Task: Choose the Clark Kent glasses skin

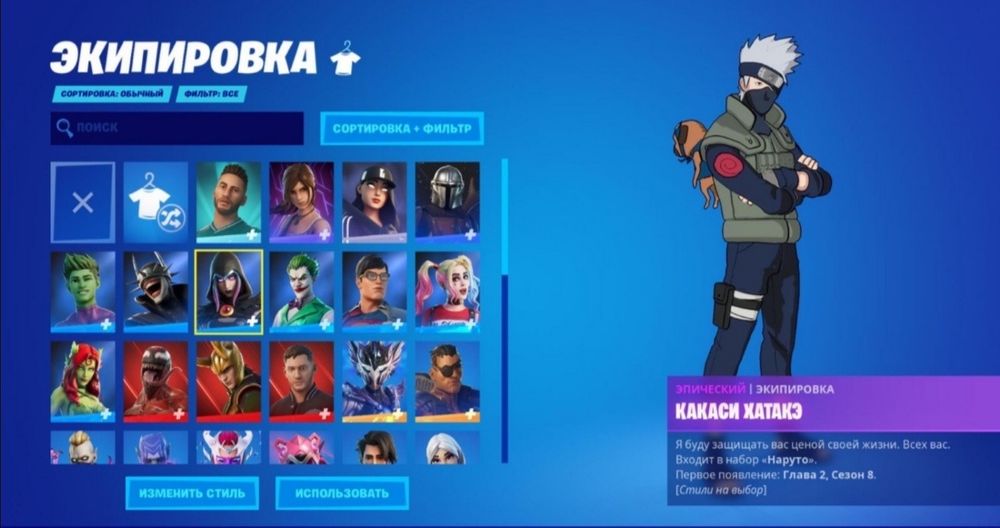Action: (374, 290)
